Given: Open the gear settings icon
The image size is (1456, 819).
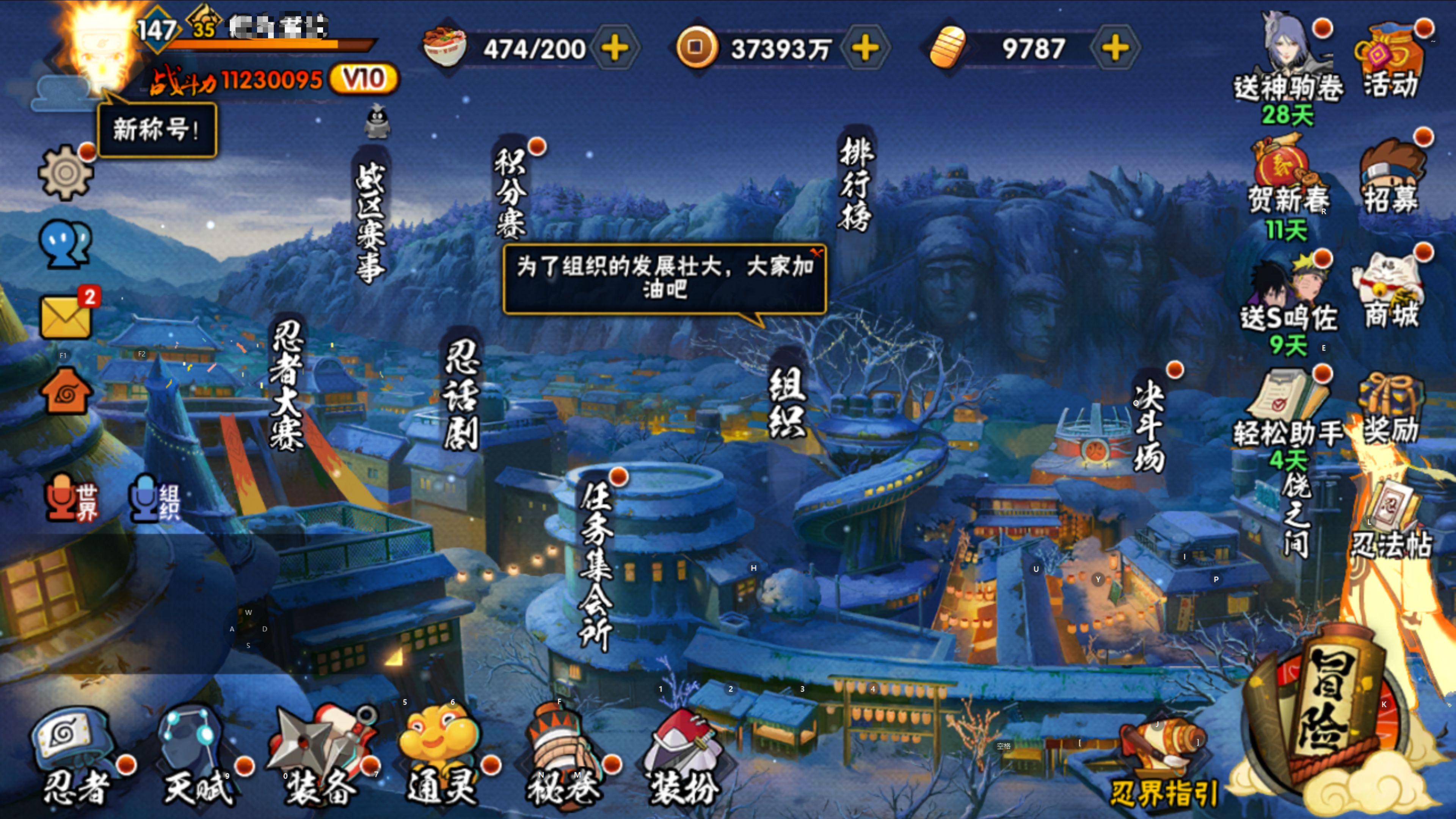Looking at the screenshot, I should click(66, 172).
